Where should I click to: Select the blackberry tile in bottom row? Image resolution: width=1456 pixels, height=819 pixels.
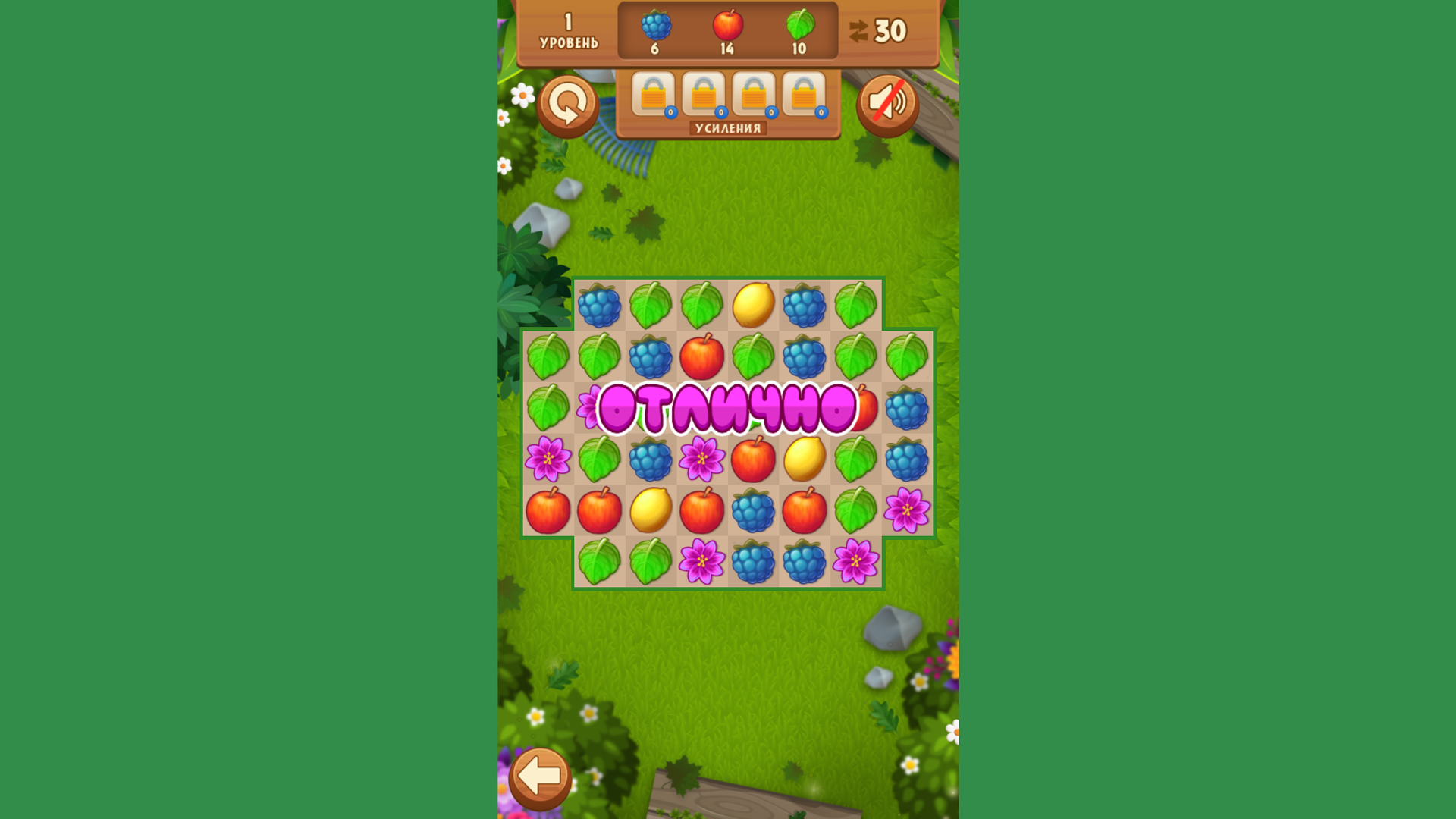tap(752, 562)
